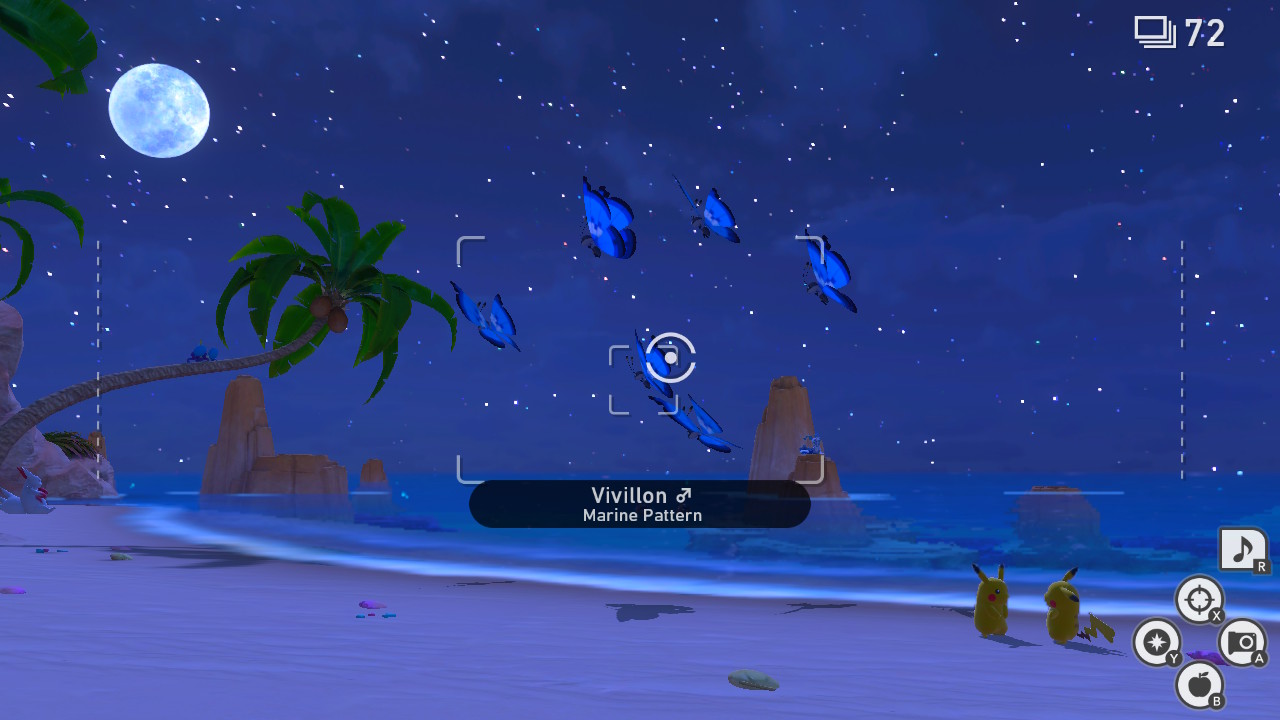Screen dimensions: 1280x720
Task: Open the Vivillon Marine Pattern nameplate
Action: pos(640,503)
